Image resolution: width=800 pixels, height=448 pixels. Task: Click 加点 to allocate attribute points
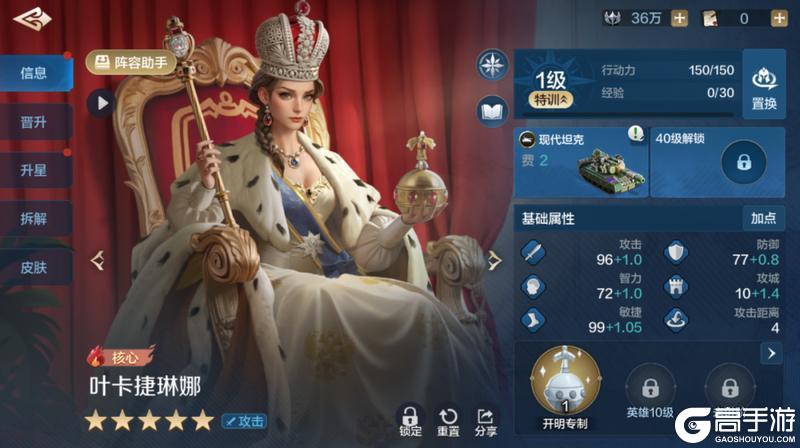pyautogui.click(x=763, y=218)
